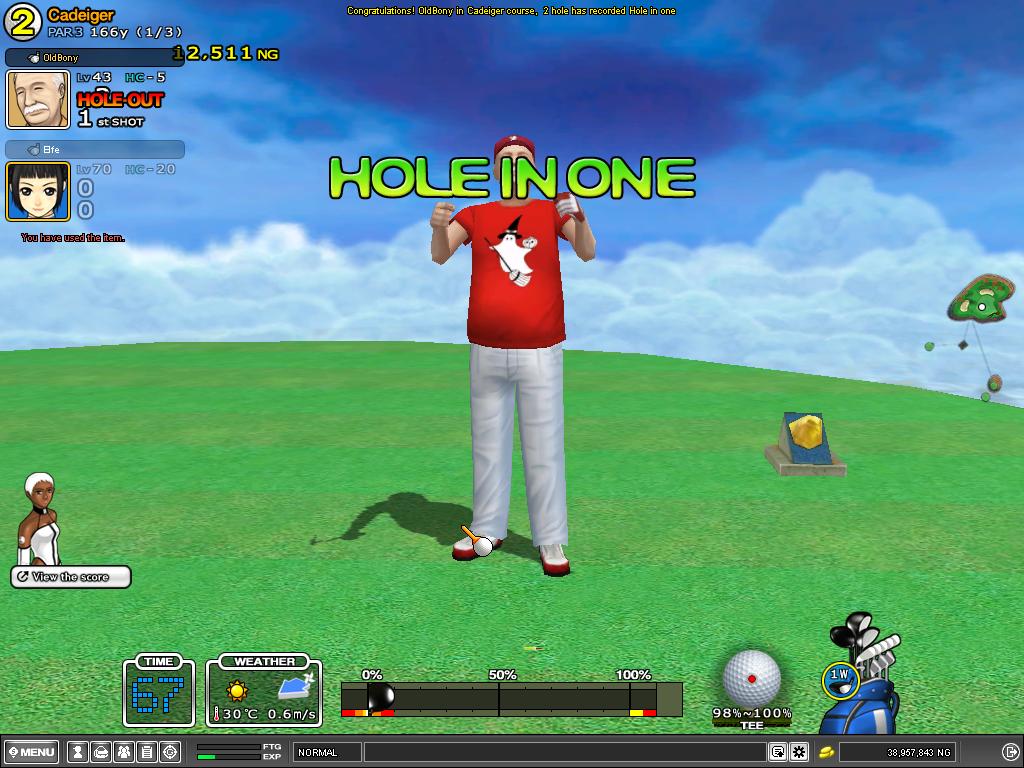Open the clipboard list icon
Image resolution: width=1024 pixels, height=768 pixels.
coord(146,752)
